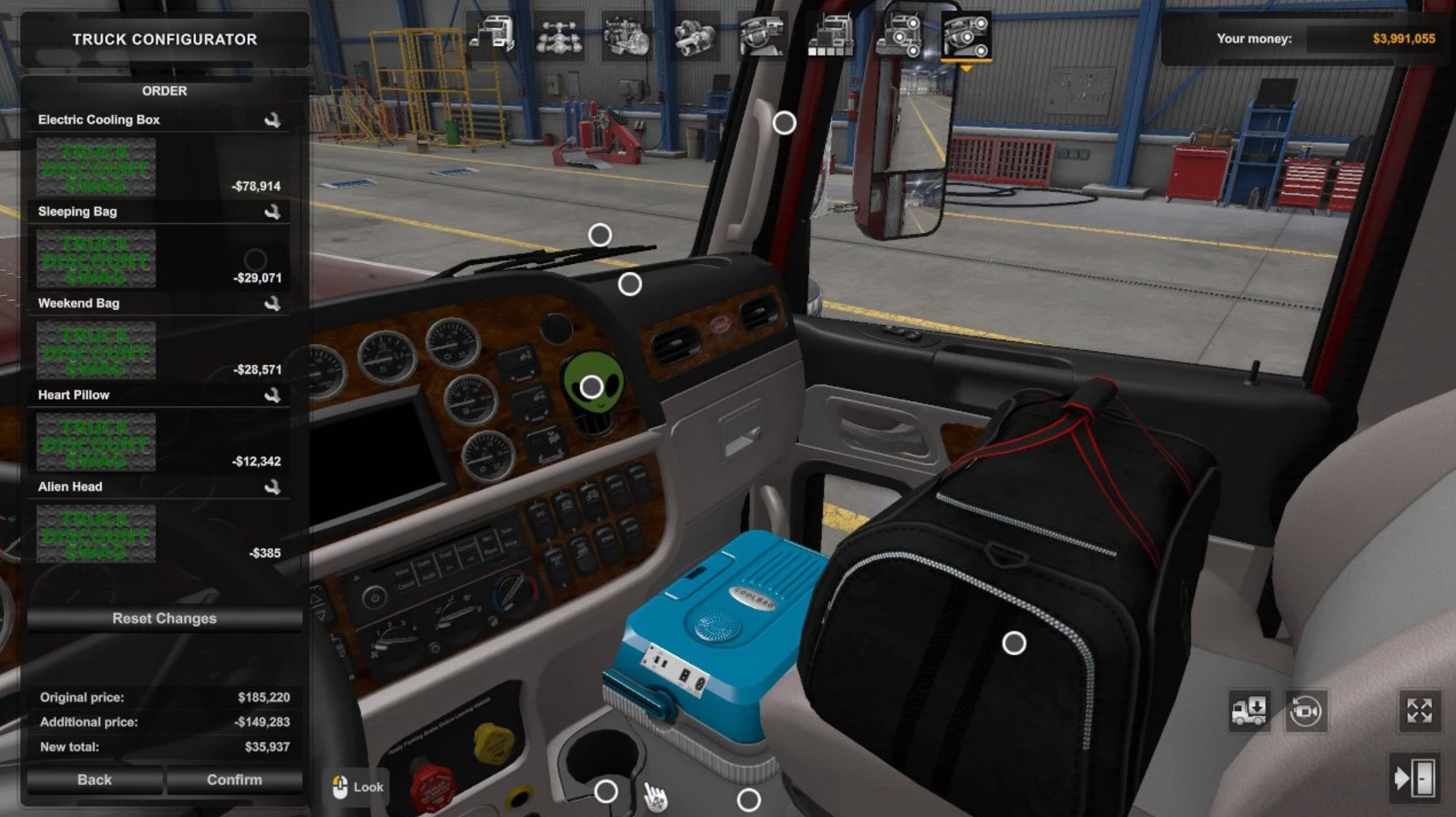Edit the Sleeping Bag order entry
This screenshot has height=817, width=1456.
tap(272, 212)
